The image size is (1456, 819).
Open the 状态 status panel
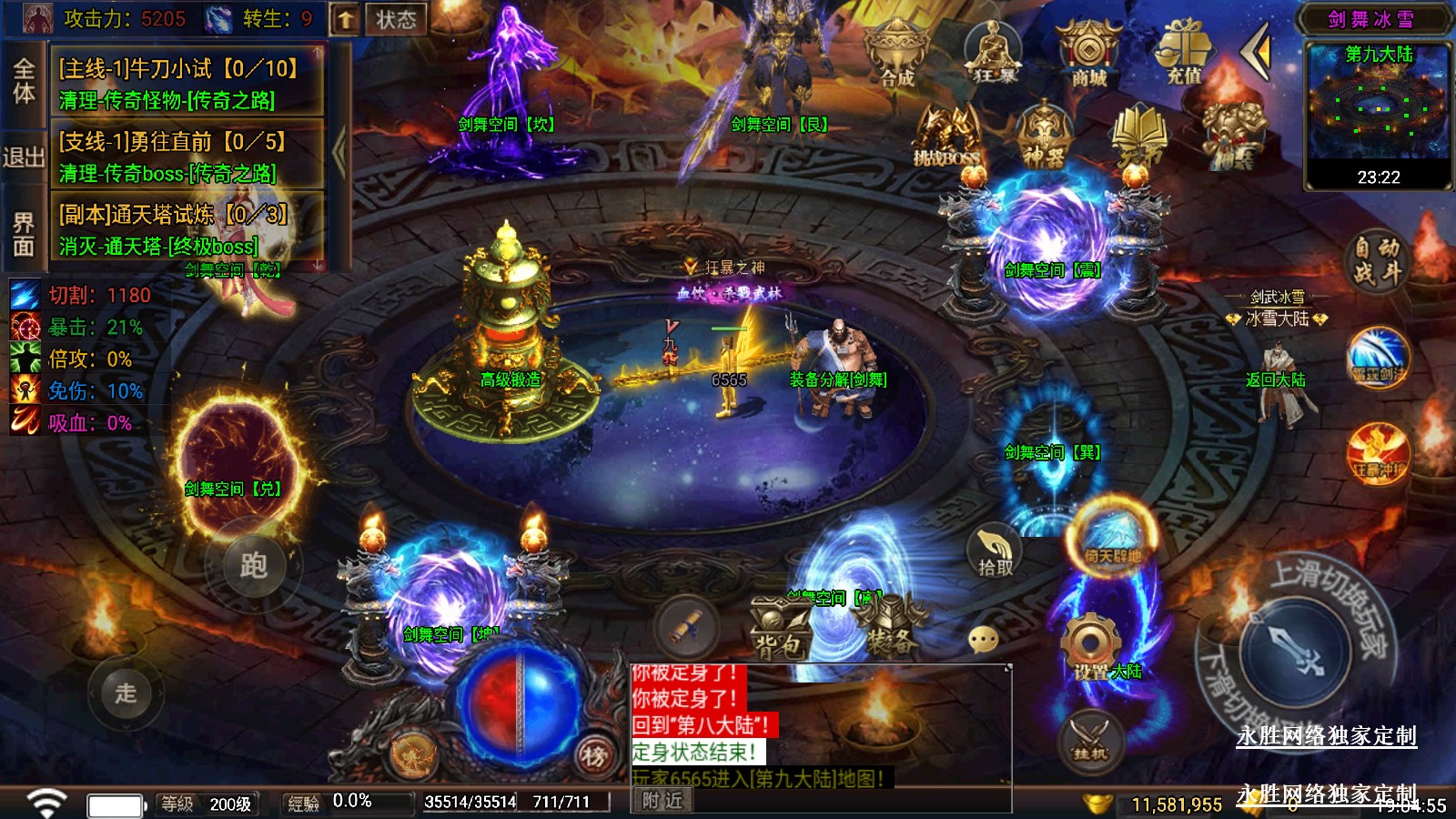tap(396, 19)
